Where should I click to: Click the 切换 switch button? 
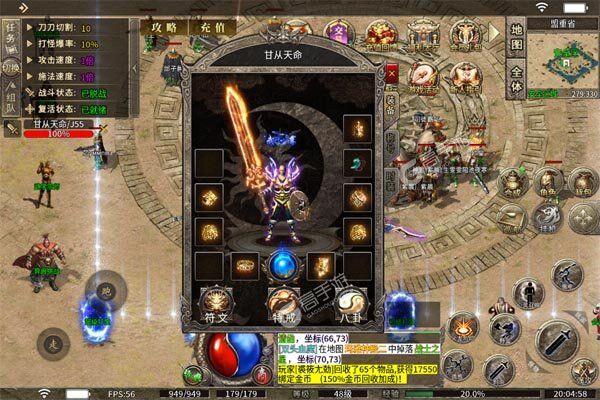tap(12, 66)
